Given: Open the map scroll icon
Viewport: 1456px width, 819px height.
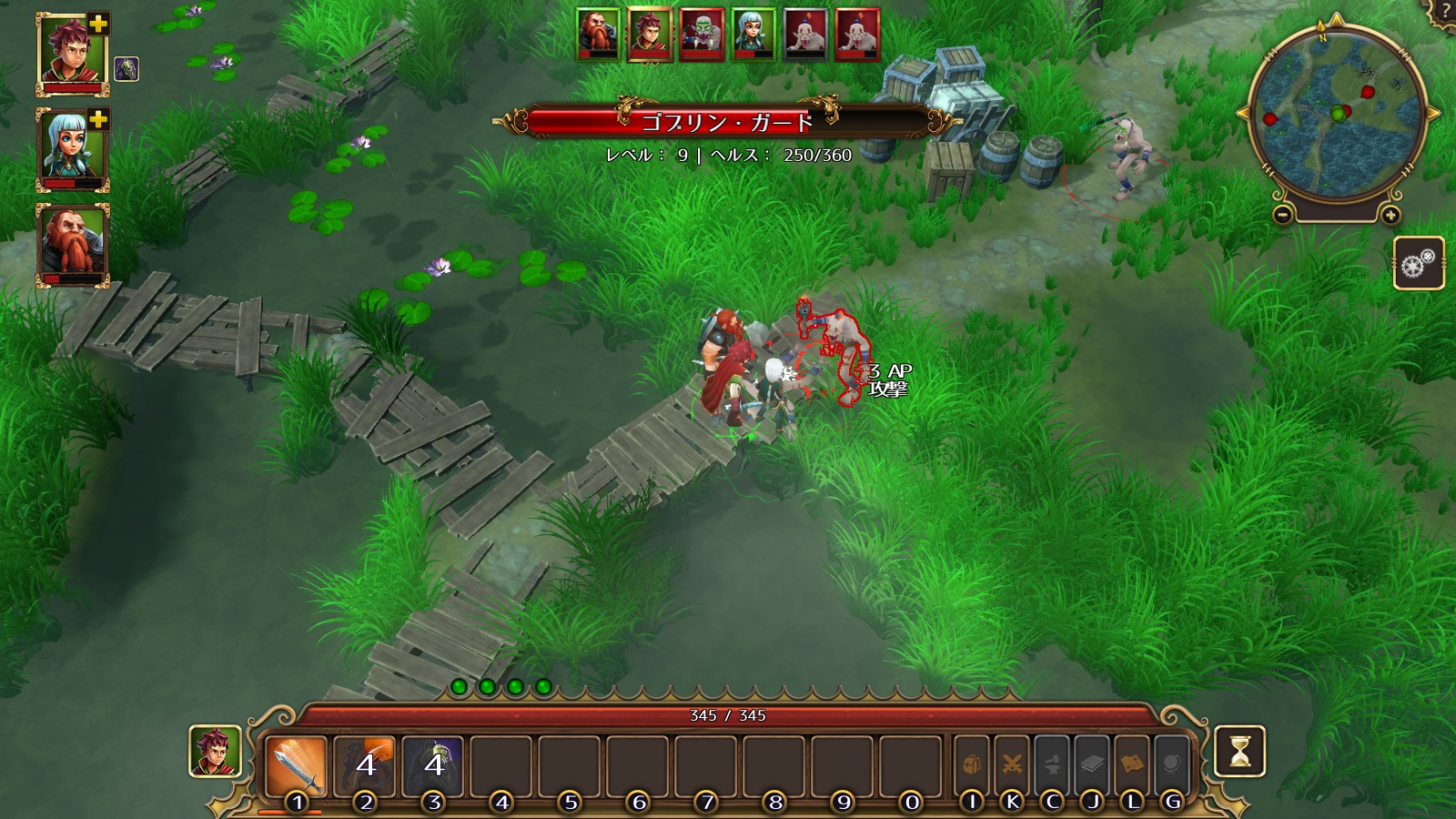Looking at the screenshot, I should click(1132, 764).
